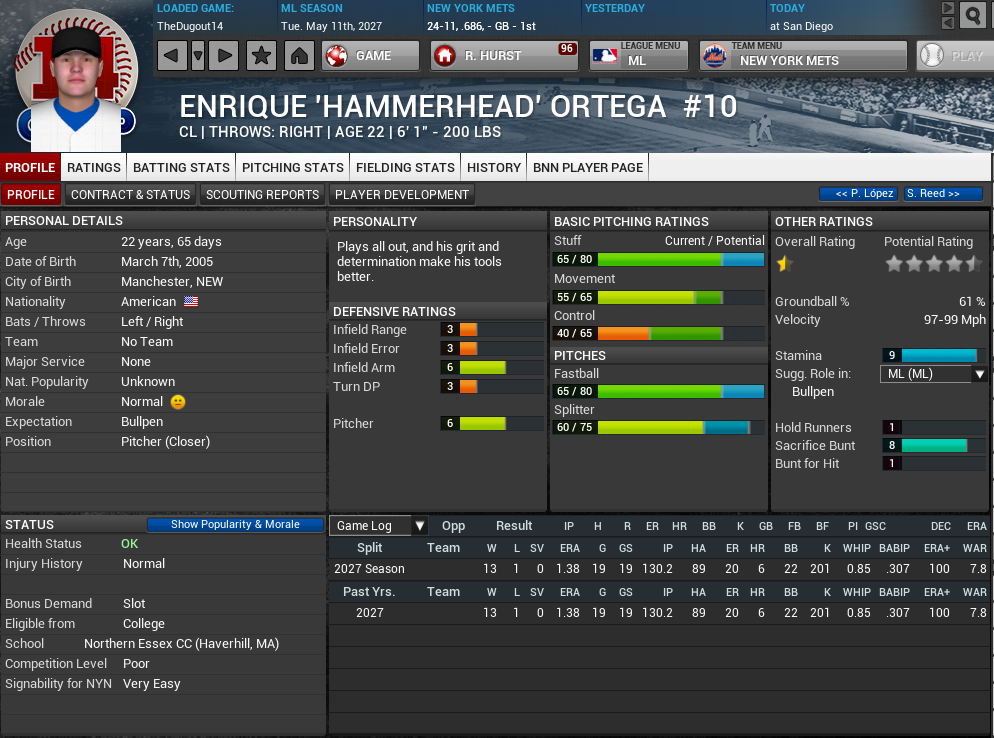Switch to Batting Stats tab
The width and height of the screenshot is (994, 738).
click(181, 167)
